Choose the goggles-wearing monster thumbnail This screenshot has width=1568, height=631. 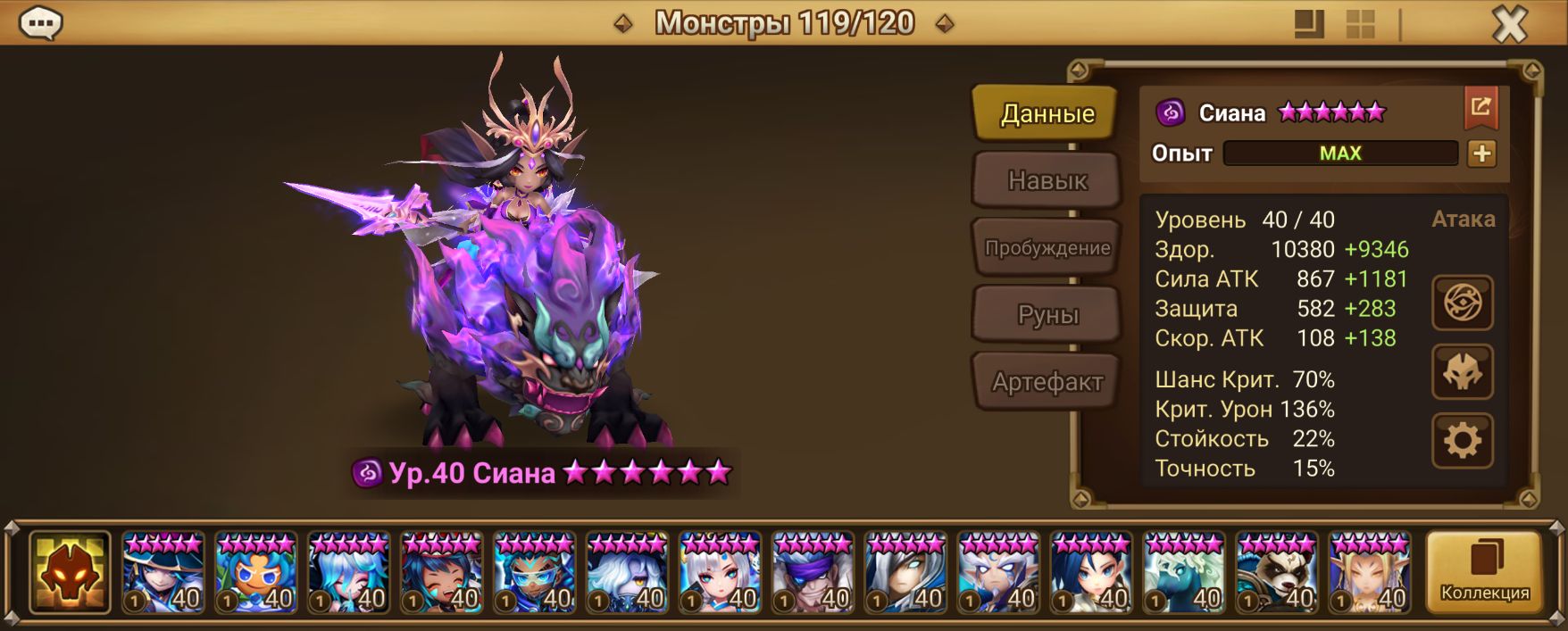(x=534, y=573)
